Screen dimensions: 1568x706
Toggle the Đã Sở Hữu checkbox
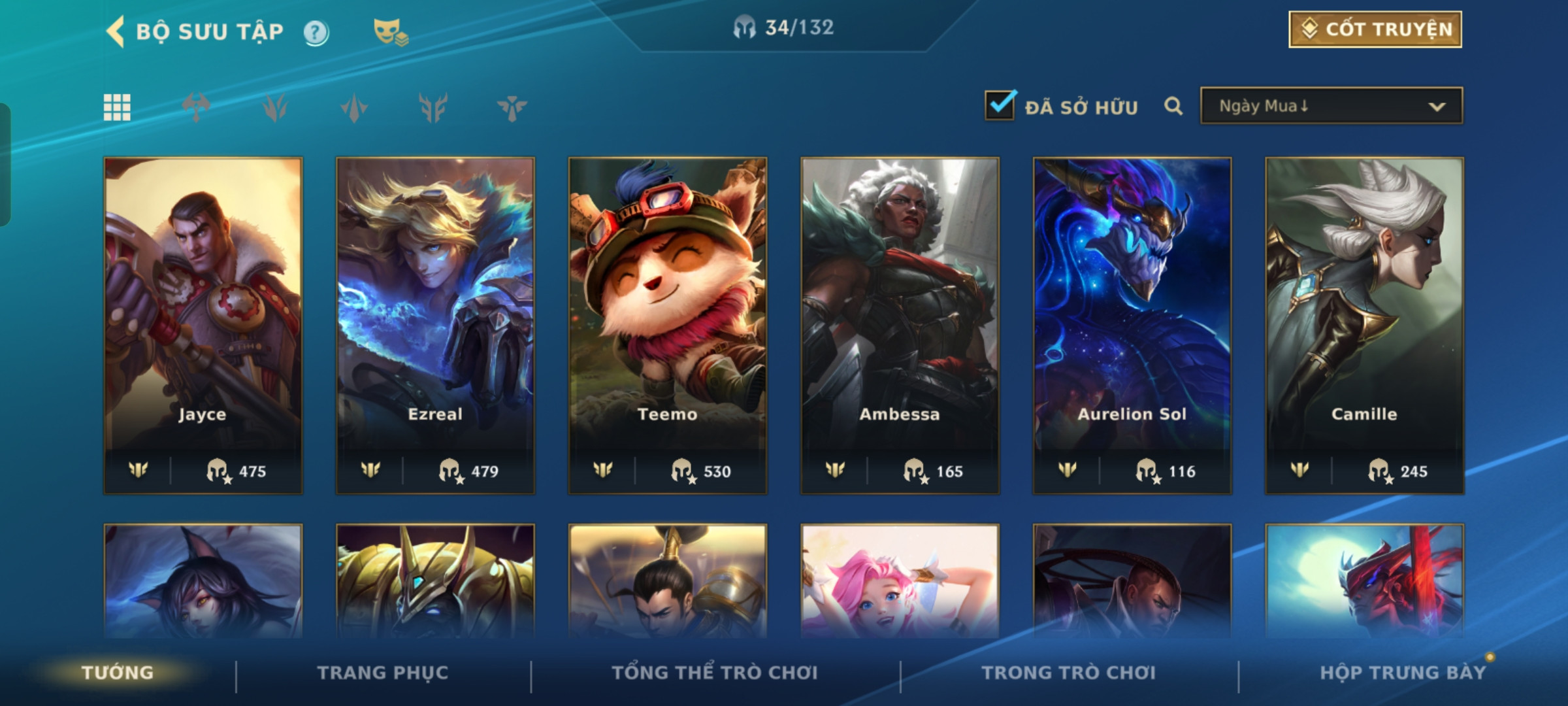pos(1000,105)
